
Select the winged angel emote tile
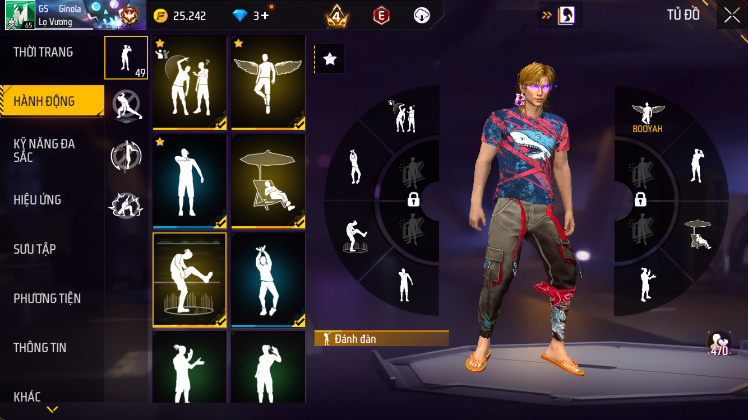coord(267,83)
